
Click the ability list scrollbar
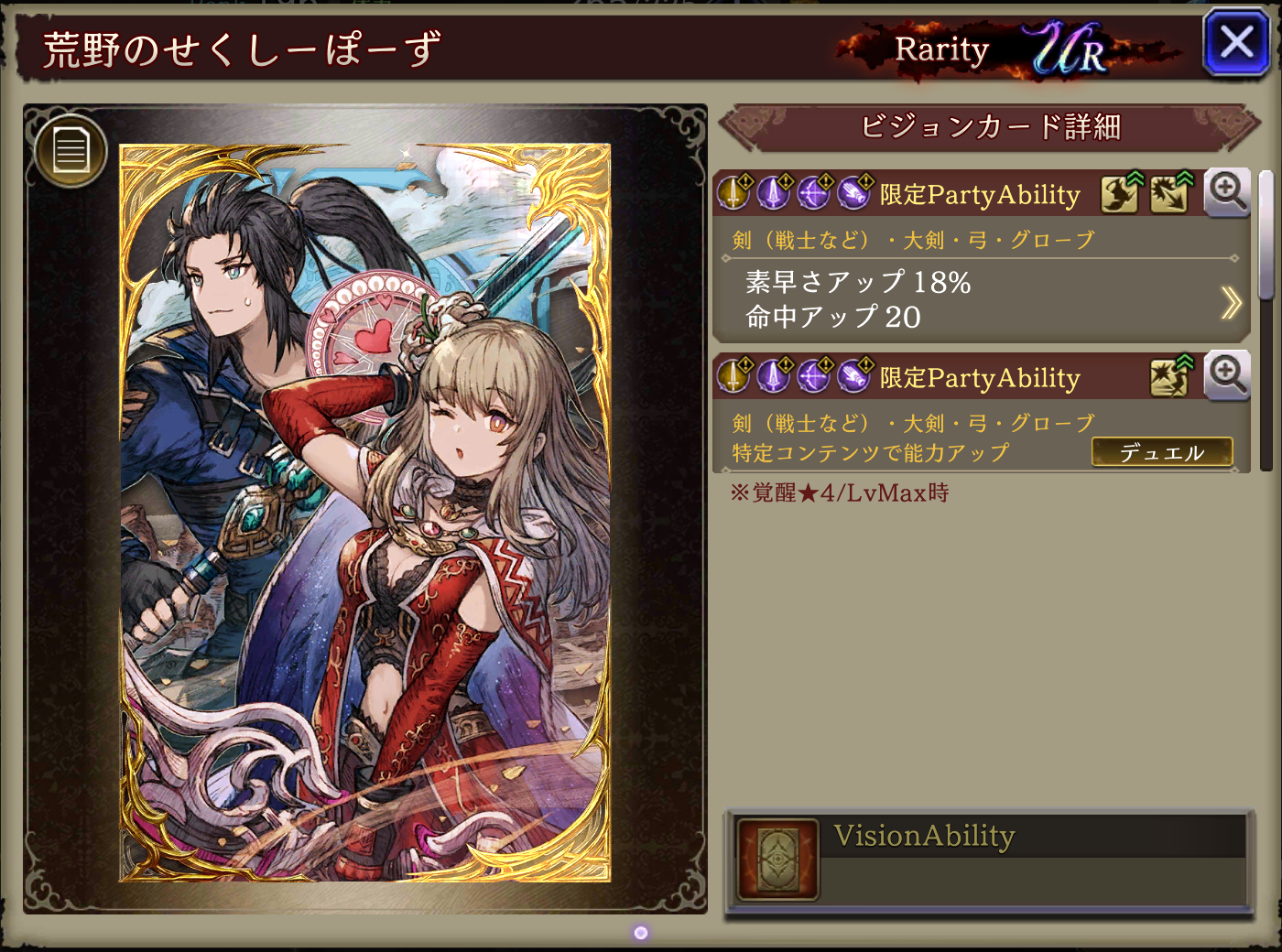(x=1266, y=320)
